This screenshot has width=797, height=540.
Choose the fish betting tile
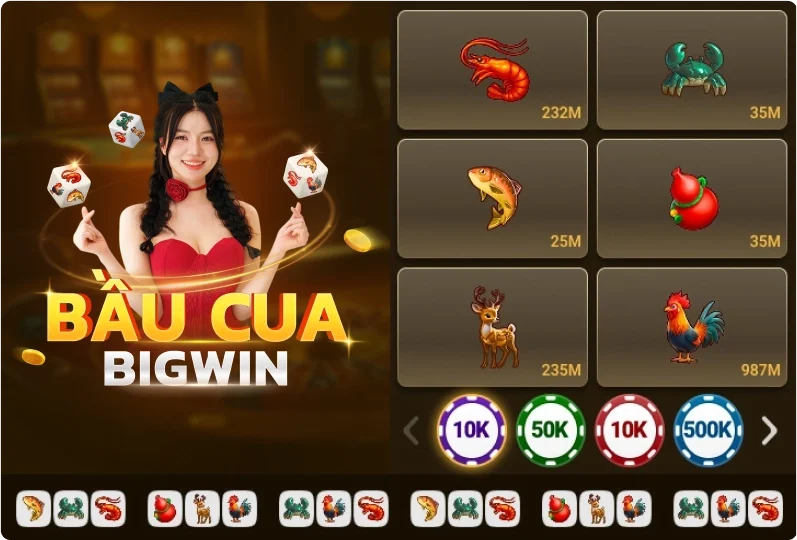pyautogui.click(x=492, y=198)
